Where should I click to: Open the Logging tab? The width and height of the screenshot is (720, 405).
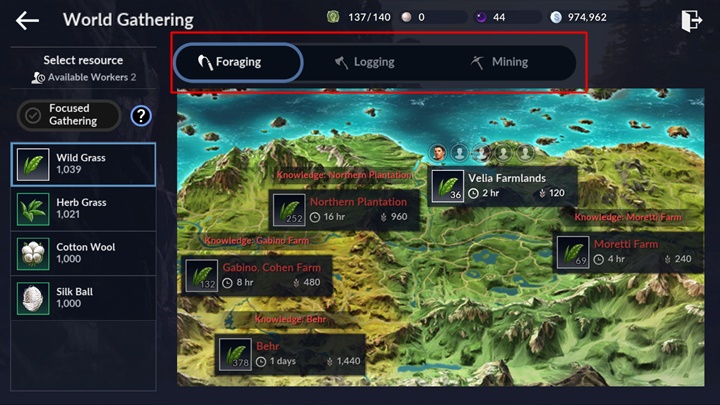tap(366, 62)
